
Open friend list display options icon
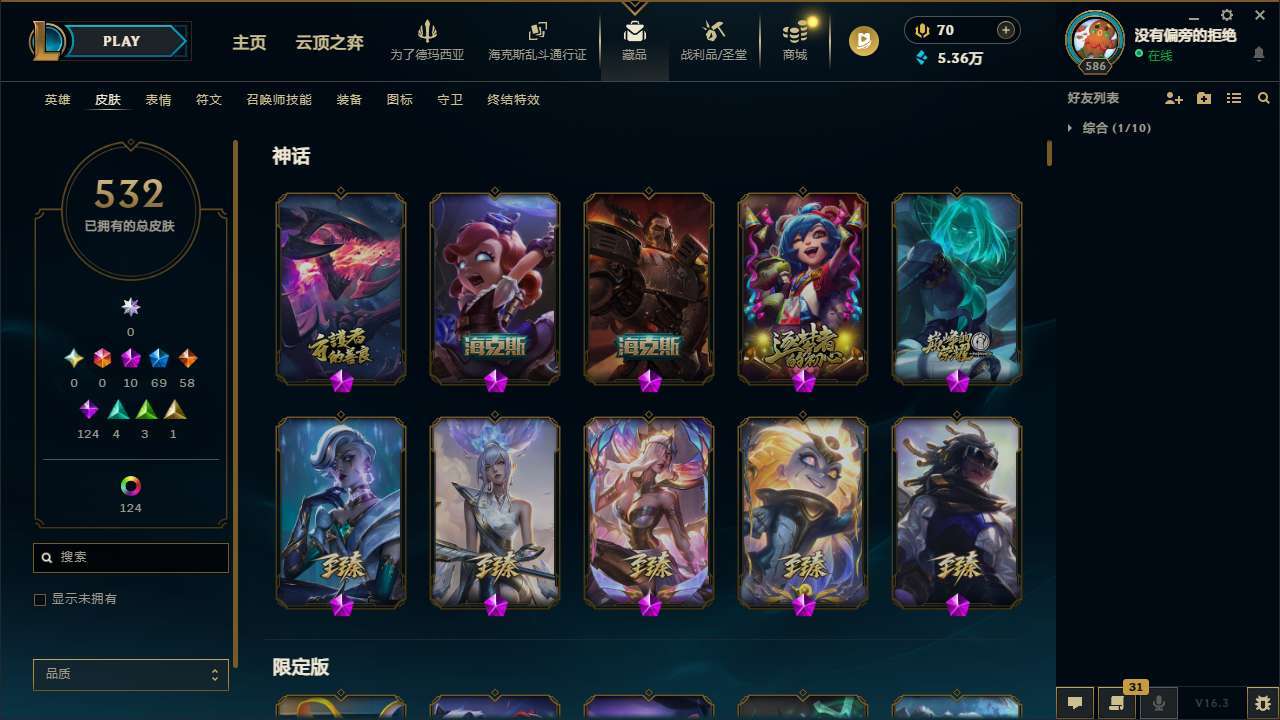(1233, 98)
